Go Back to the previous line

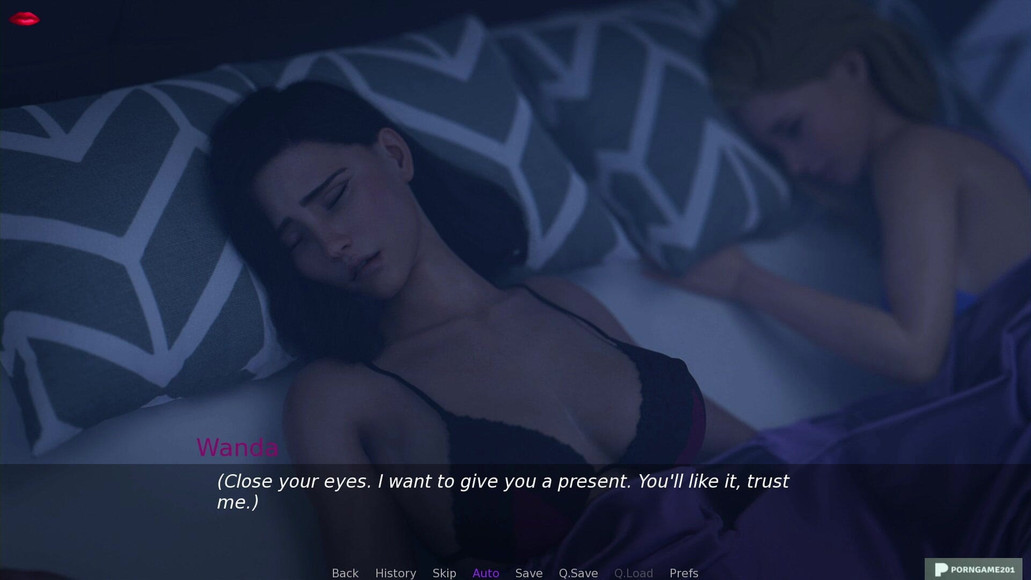[345, 573]
